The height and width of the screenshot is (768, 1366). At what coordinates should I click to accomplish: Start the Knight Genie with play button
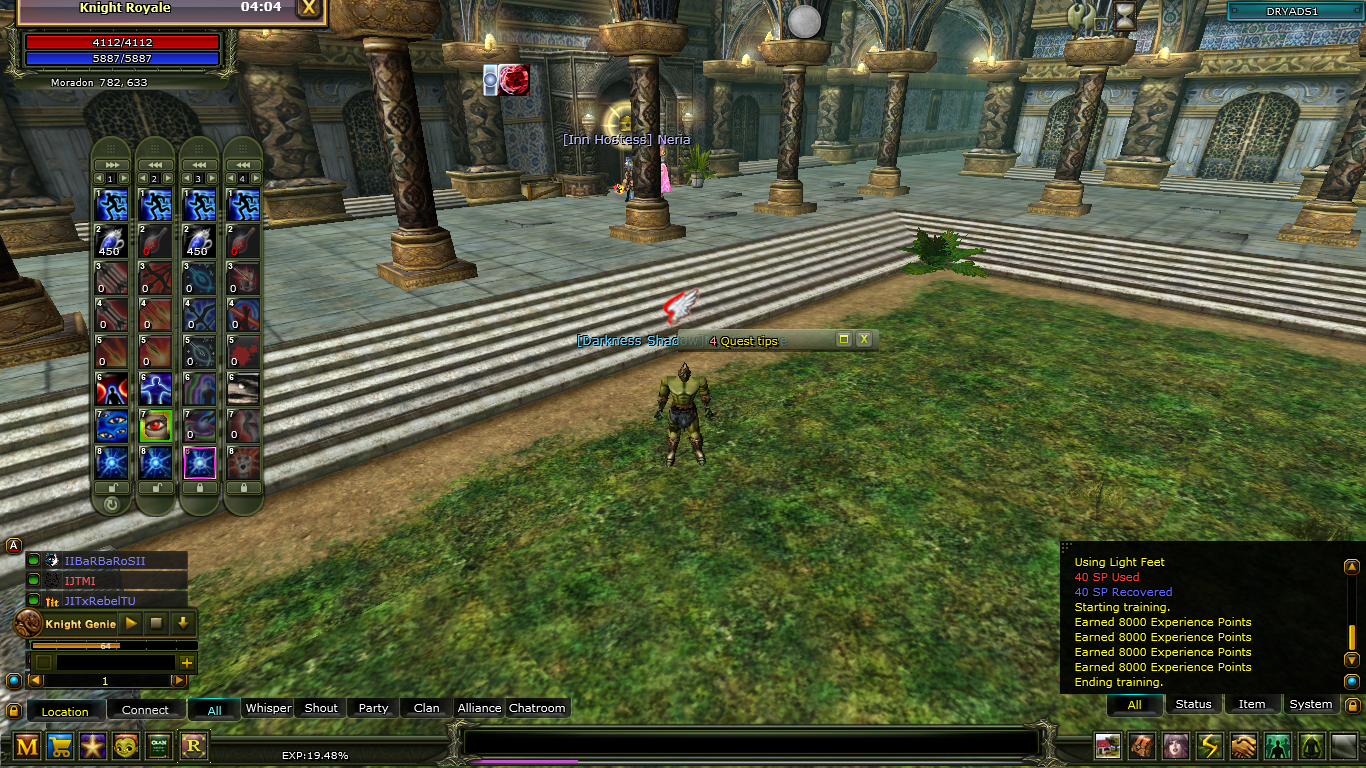pos(131,623)
